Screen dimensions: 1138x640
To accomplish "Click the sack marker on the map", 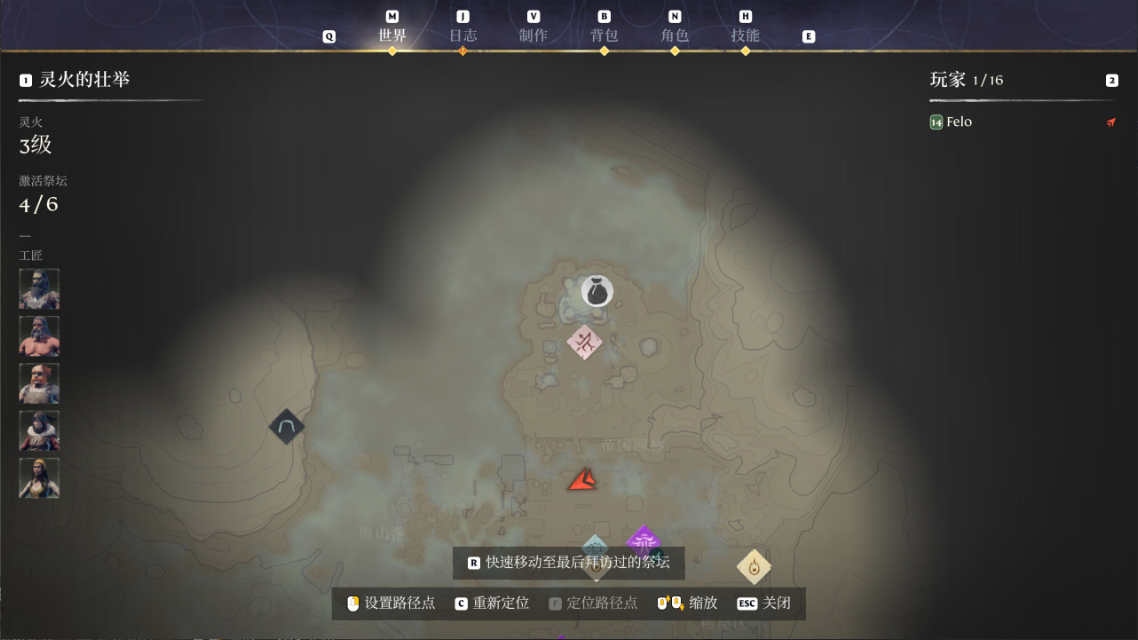I will [597, 291].
